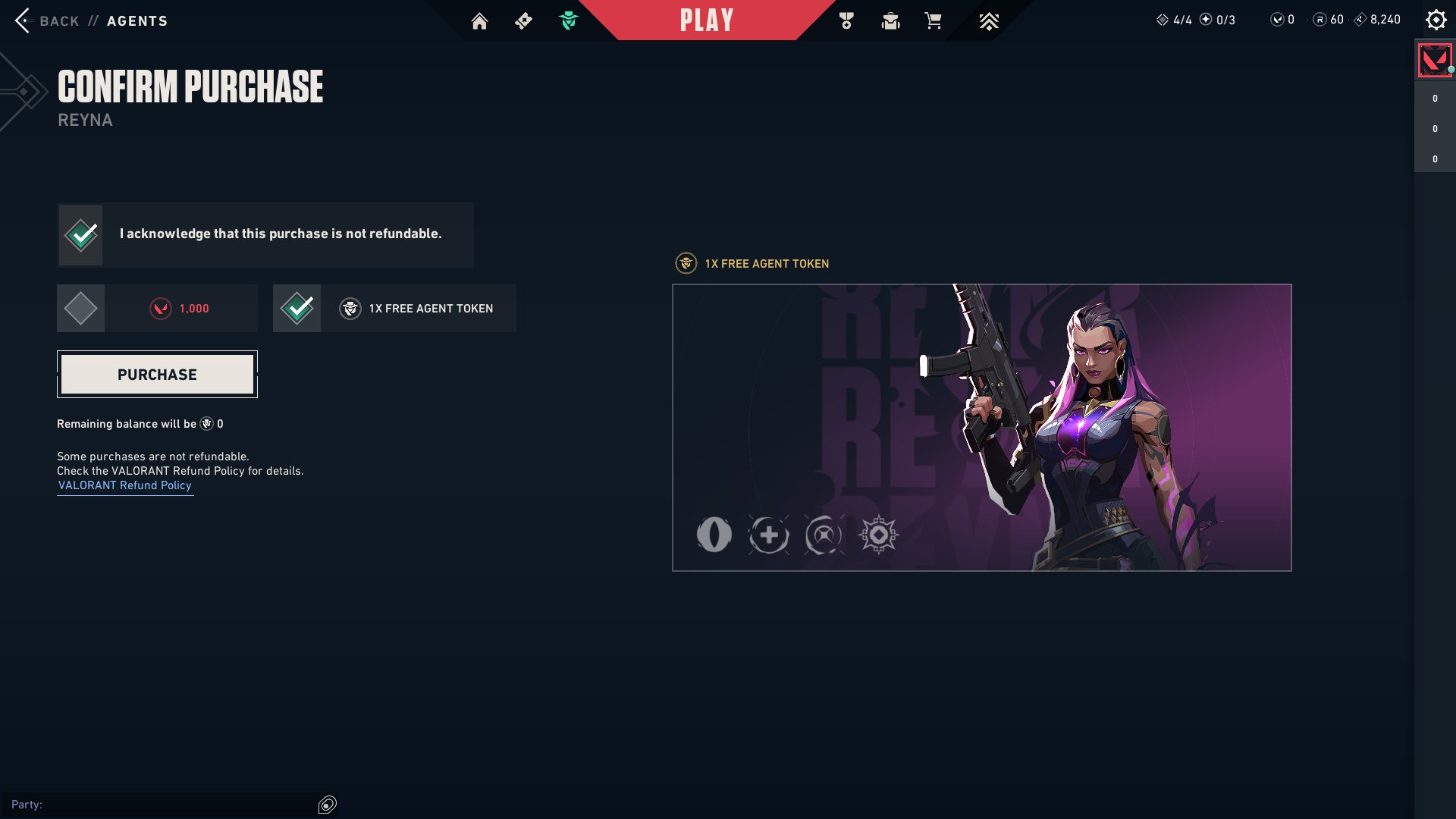Go back via the AGENTS breadcrumb
Image resolution: width=1456 pixels, height=819 pixels.
click(138, 20)
